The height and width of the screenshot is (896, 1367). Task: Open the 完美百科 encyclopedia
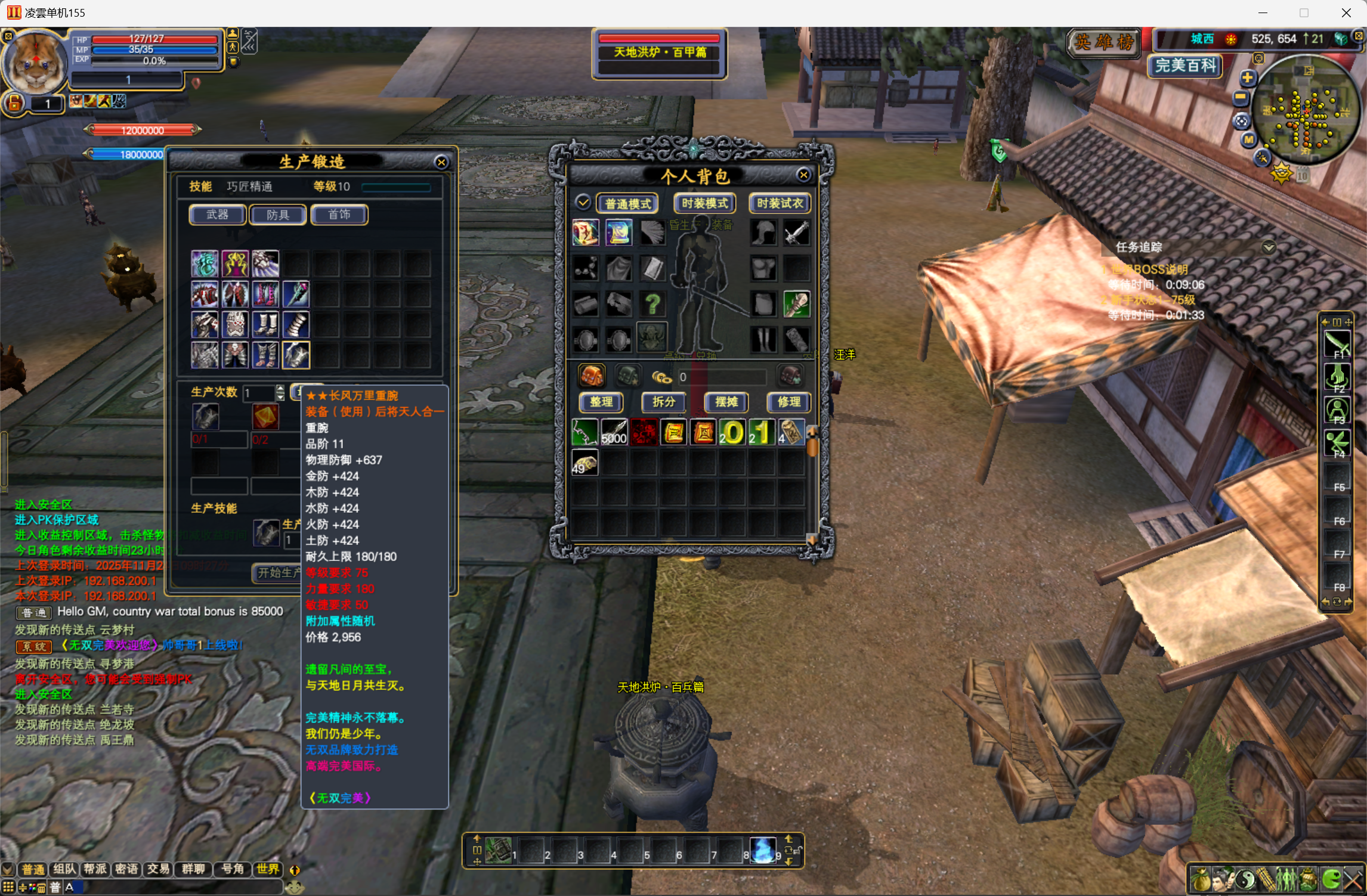1184,66
